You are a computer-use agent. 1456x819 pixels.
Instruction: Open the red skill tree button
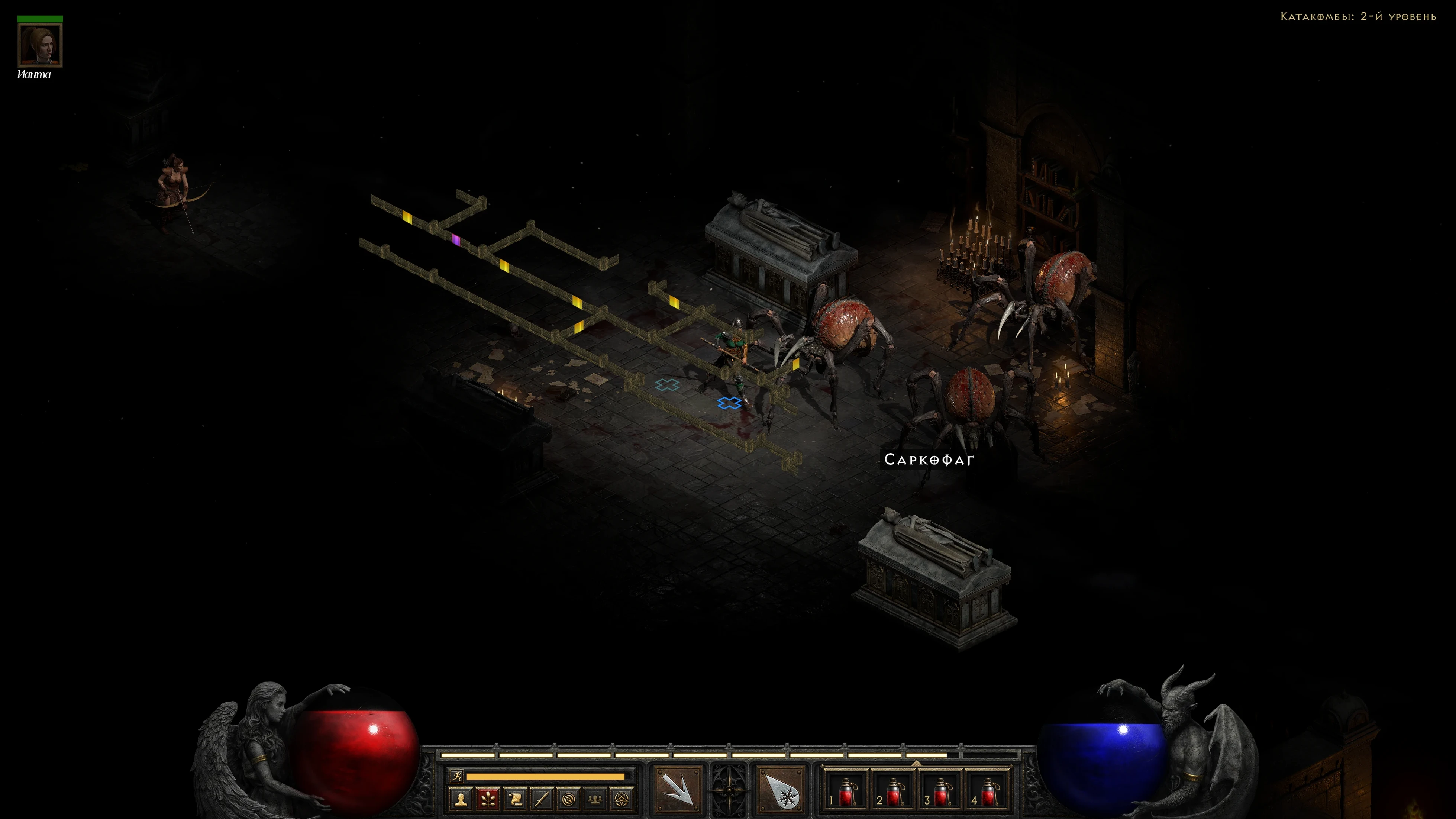488,799
